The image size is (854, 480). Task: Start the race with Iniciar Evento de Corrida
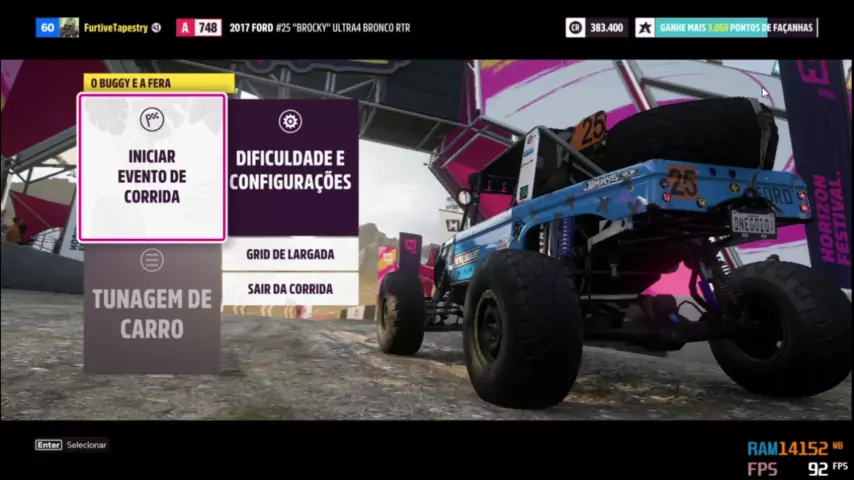coord(152,168)
